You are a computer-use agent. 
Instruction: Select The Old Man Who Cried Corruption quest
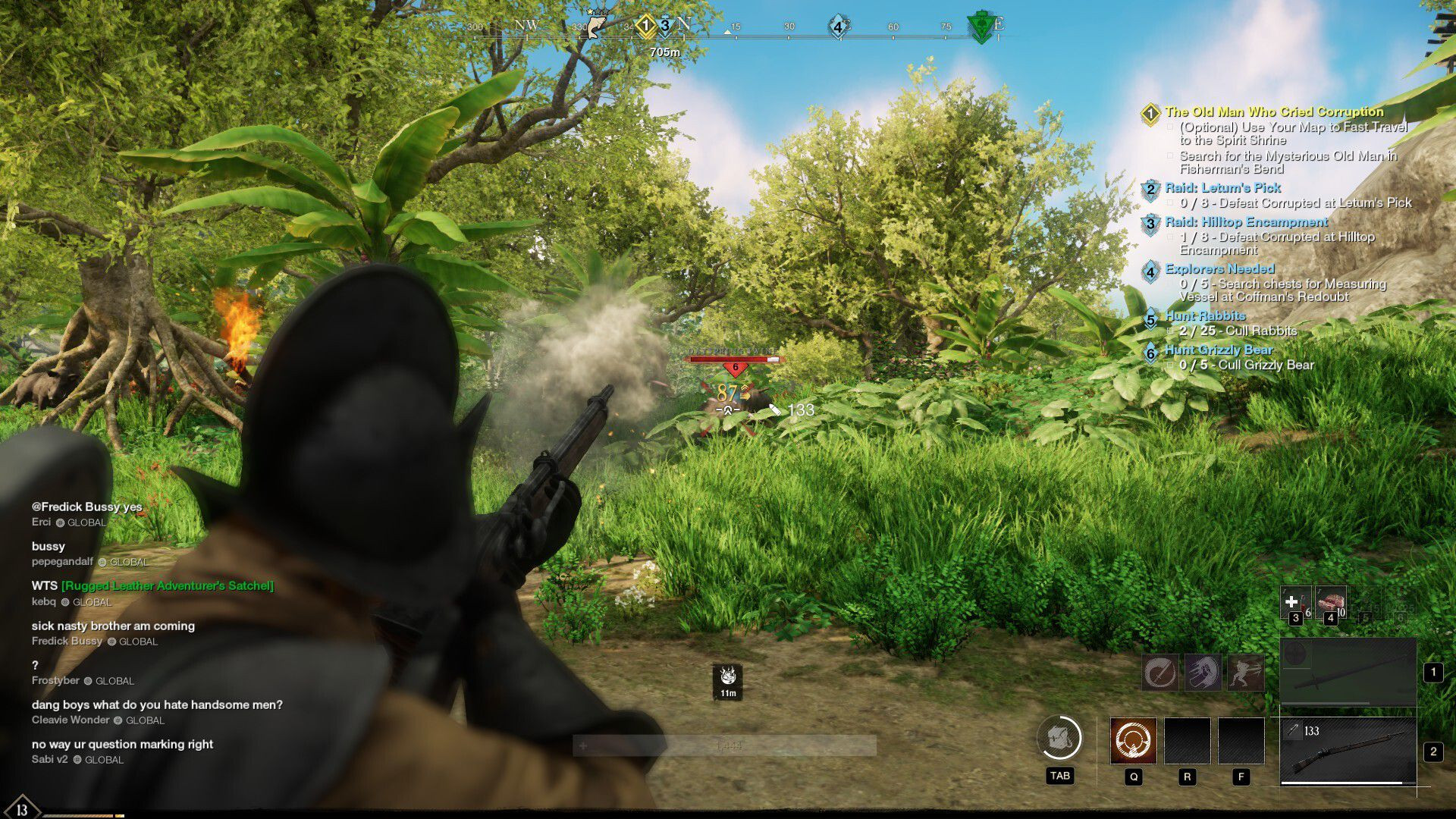[1274, 111]
